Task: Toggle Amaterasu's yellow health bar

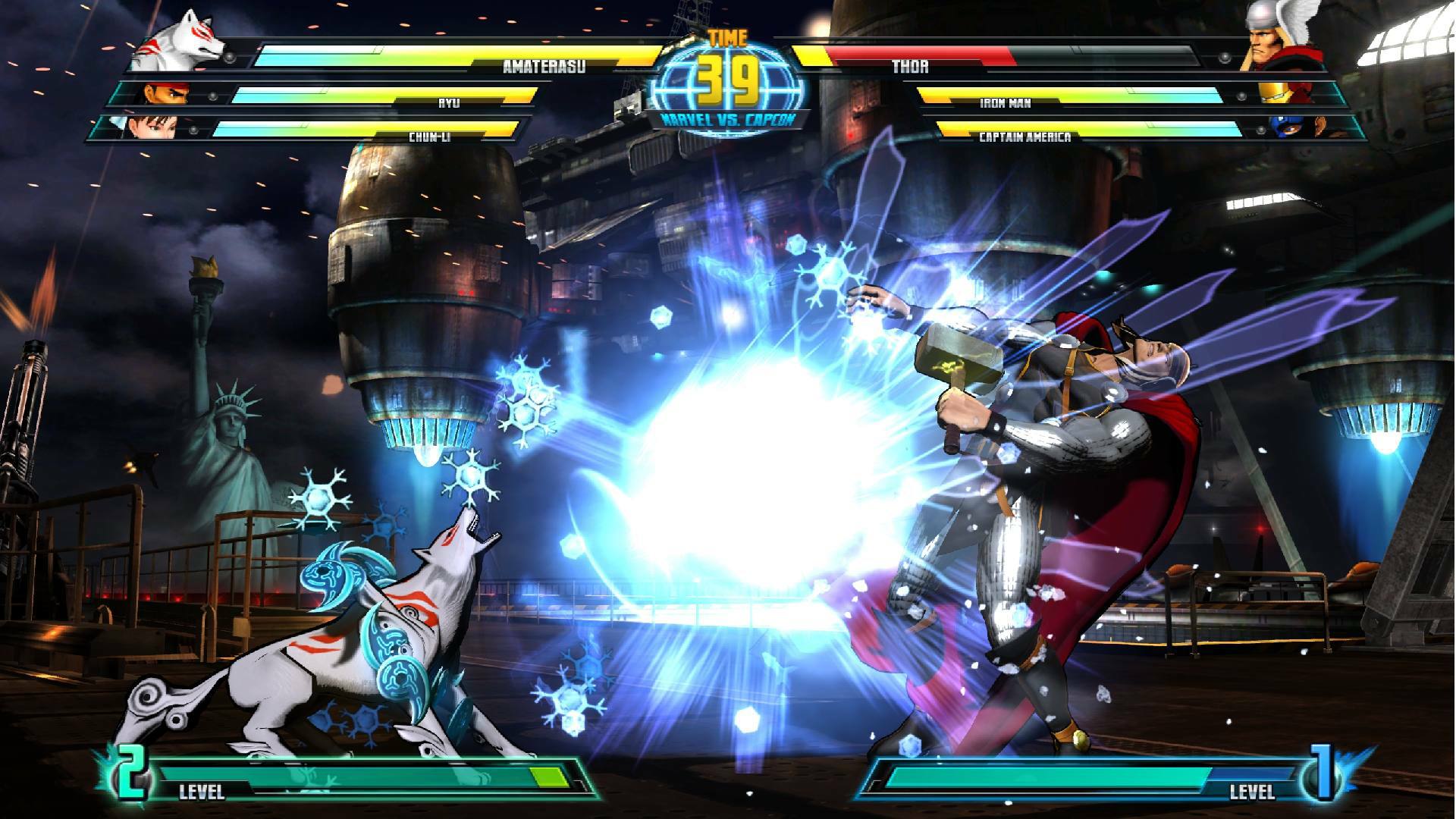Action: point(455,55)
